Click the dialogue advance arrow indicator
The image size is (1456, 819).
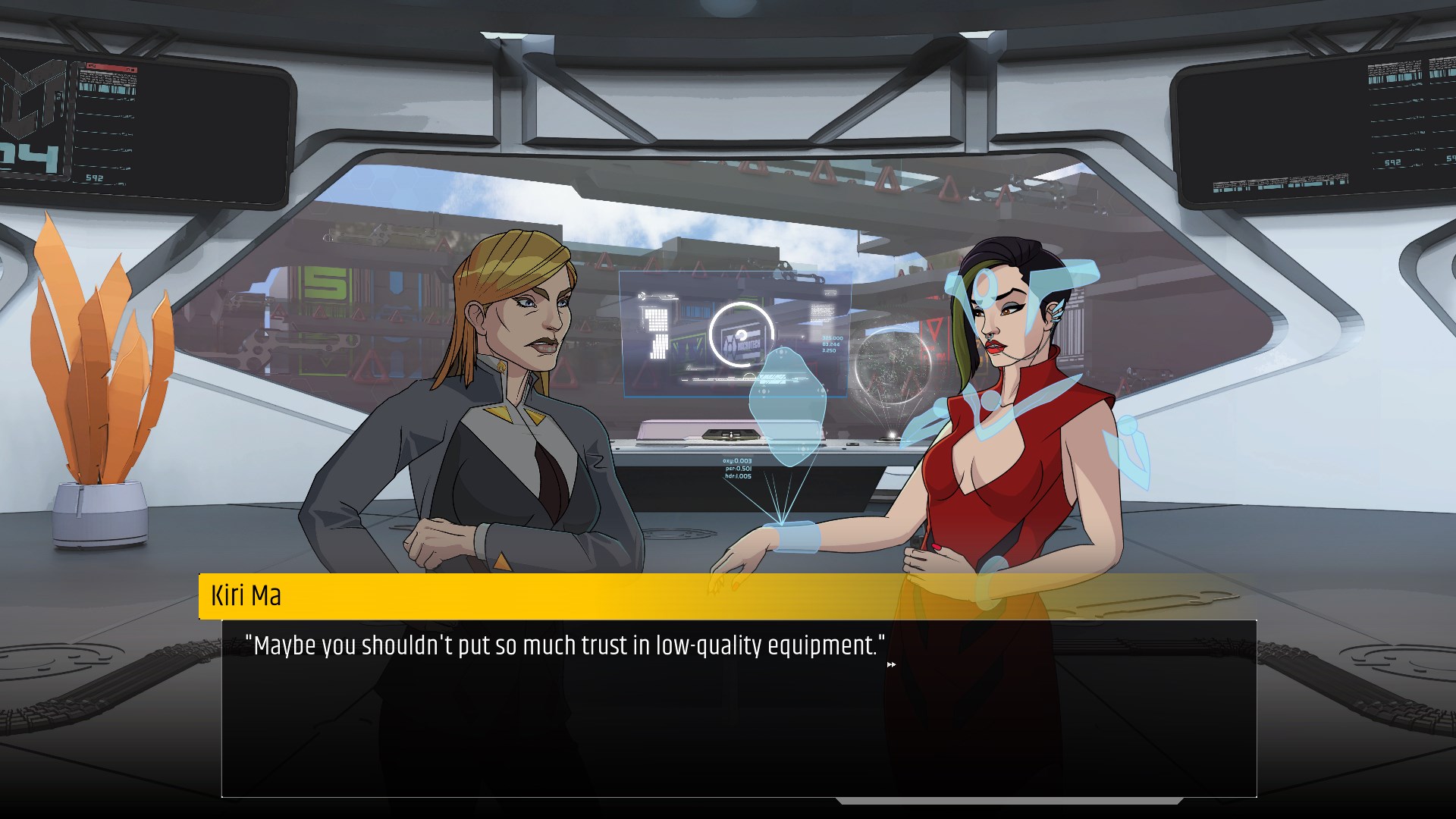pos(892,664)
